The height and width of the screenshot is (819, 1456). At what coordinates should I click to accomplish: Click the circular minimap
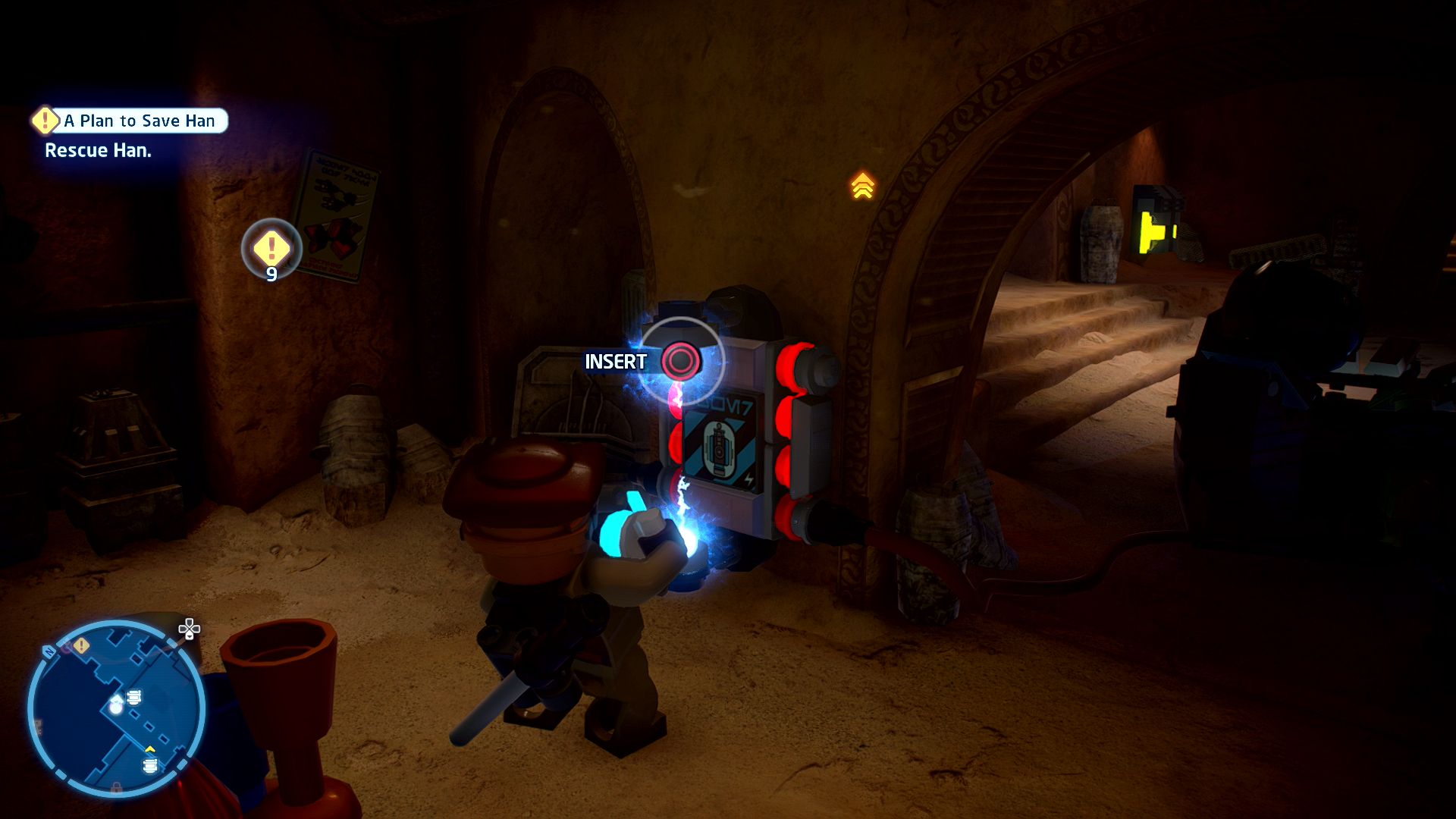pos(116,708)
